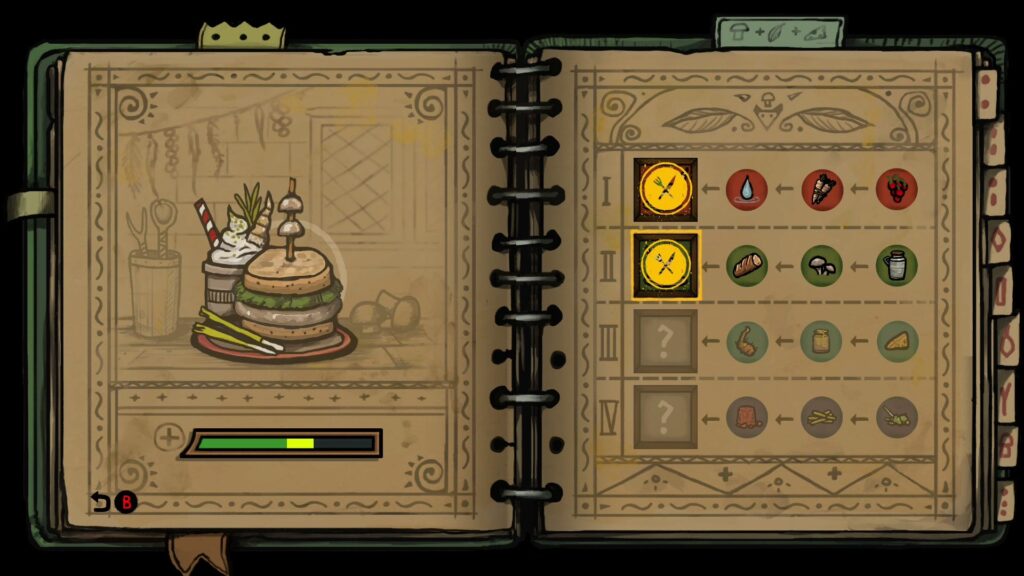Screen dimensions: 1024x576
Task: Choose the bread loaf ingredient
Action: pos(747,265)
